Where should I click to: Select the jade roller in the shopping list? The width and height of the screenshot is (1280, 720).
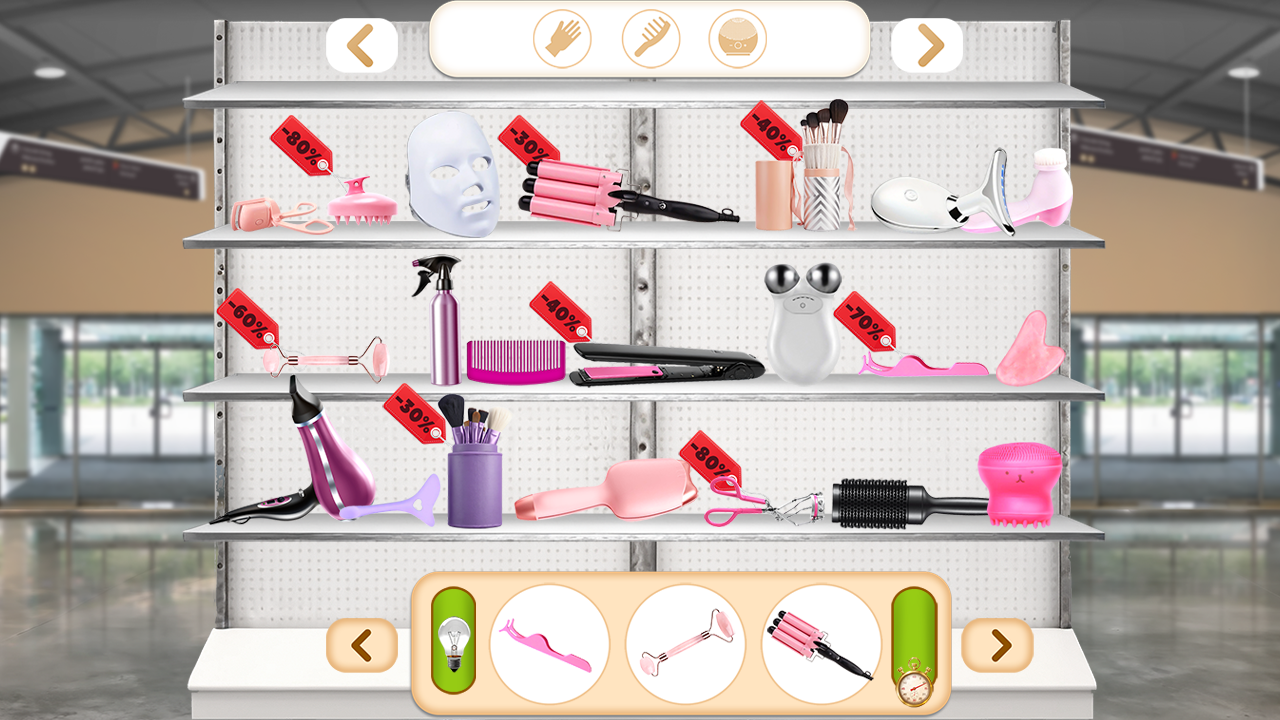click(686, 645)
